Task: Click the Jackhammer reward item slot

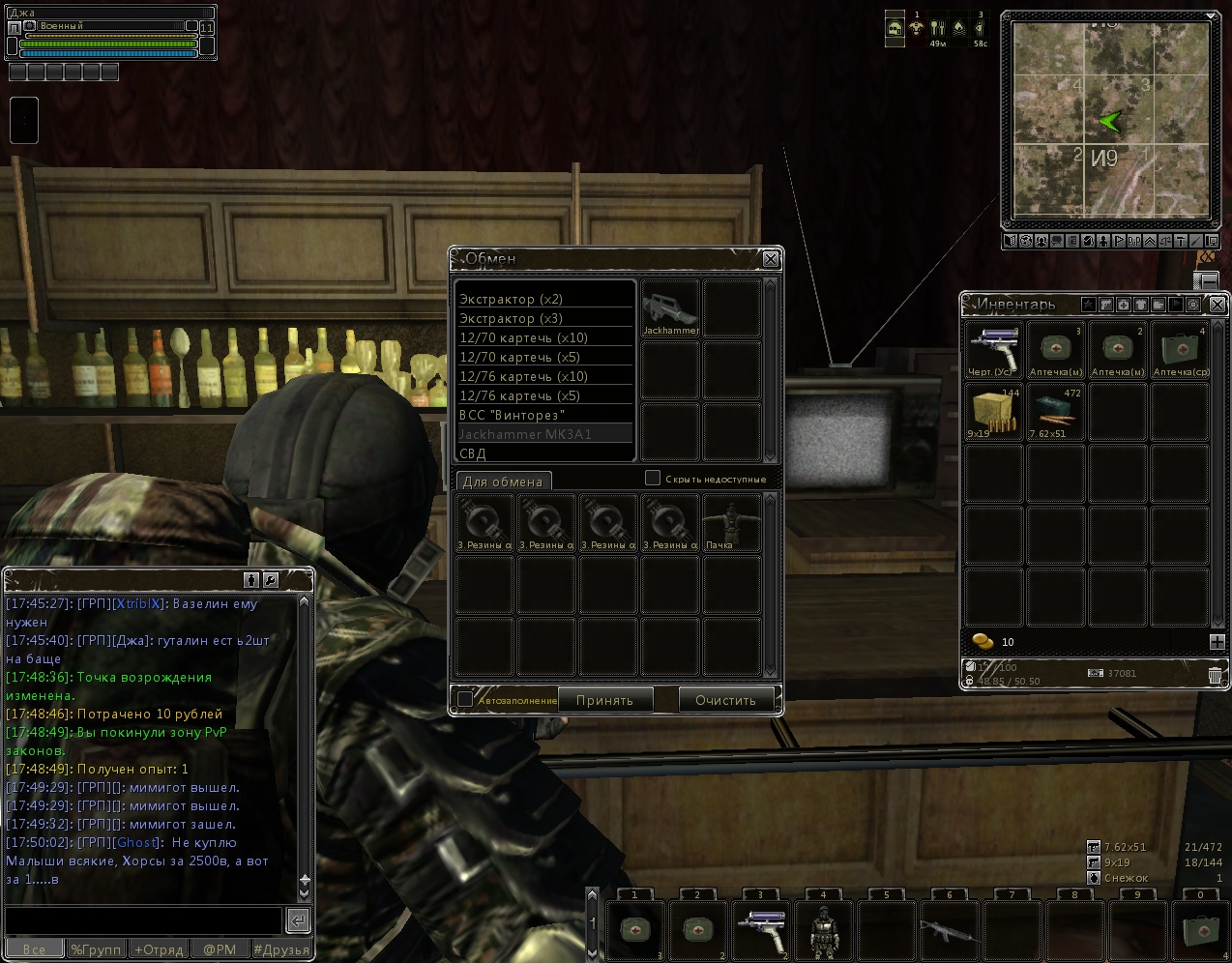Action: coord(670,308)
